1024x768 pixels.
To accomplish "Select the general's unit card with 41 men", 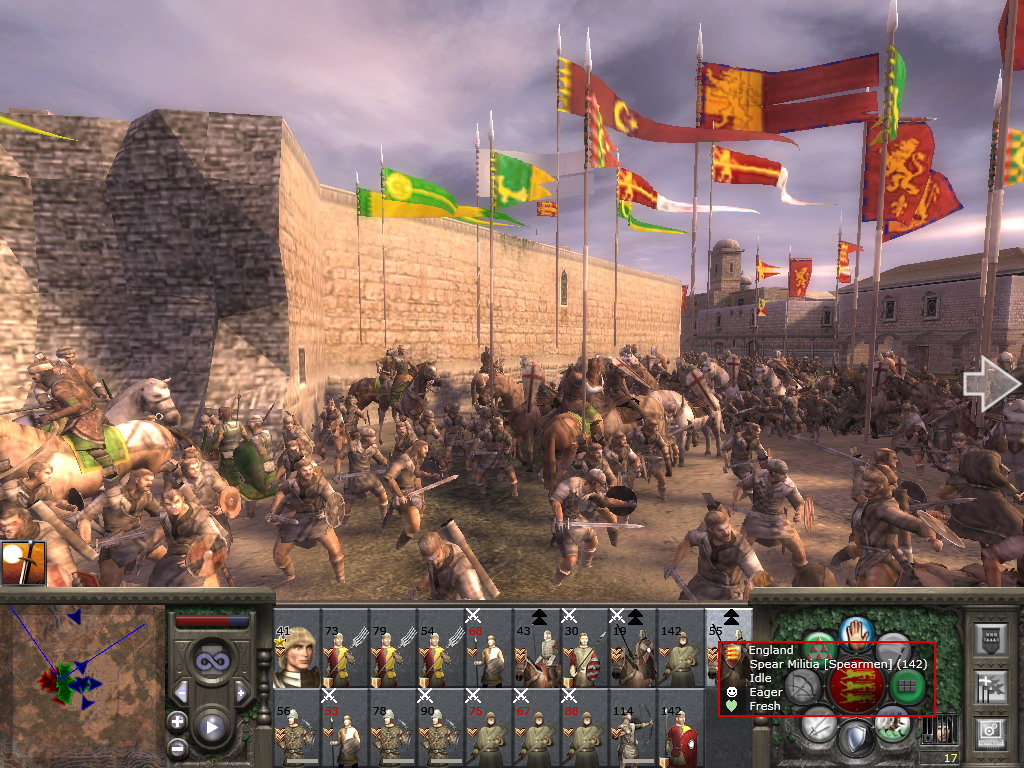I will point(297,655).
